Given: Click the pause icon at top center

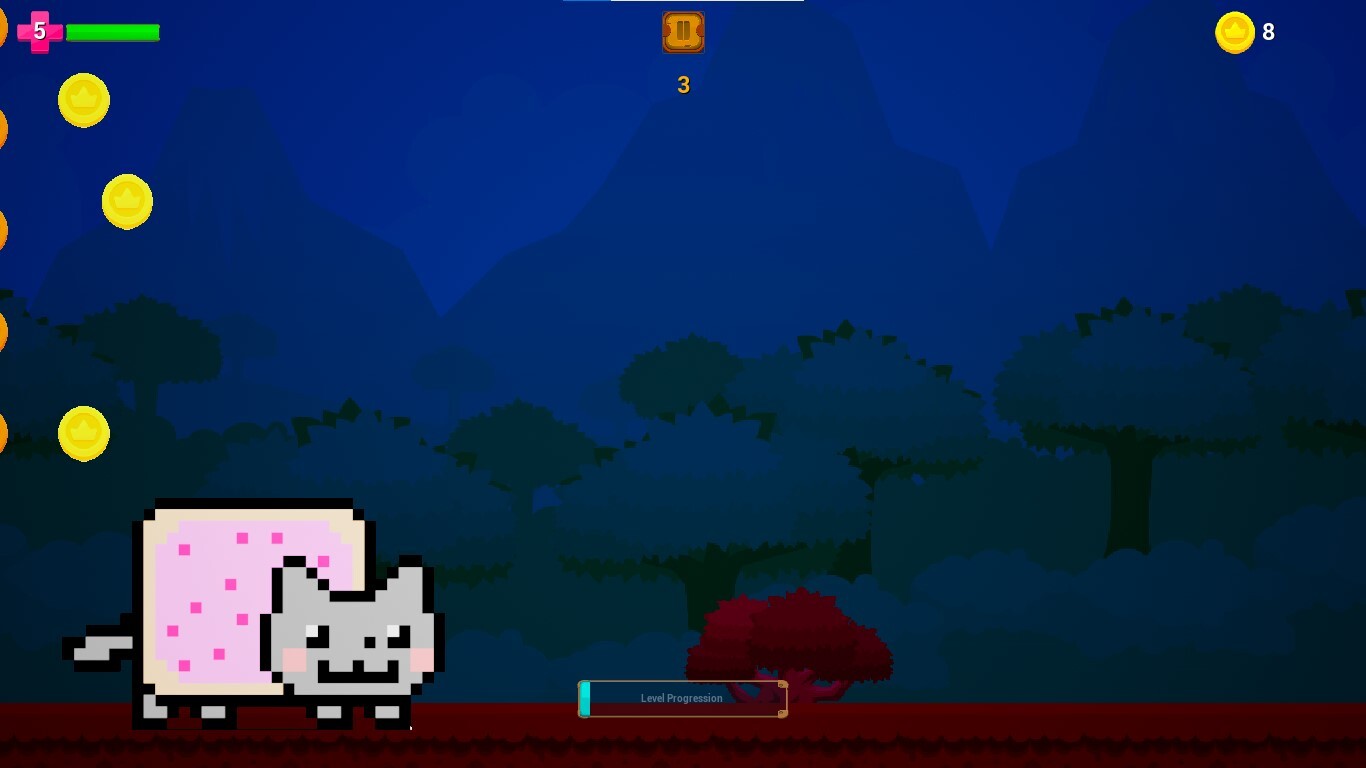Looking at the screenshot, I should (x=683, y=32).
